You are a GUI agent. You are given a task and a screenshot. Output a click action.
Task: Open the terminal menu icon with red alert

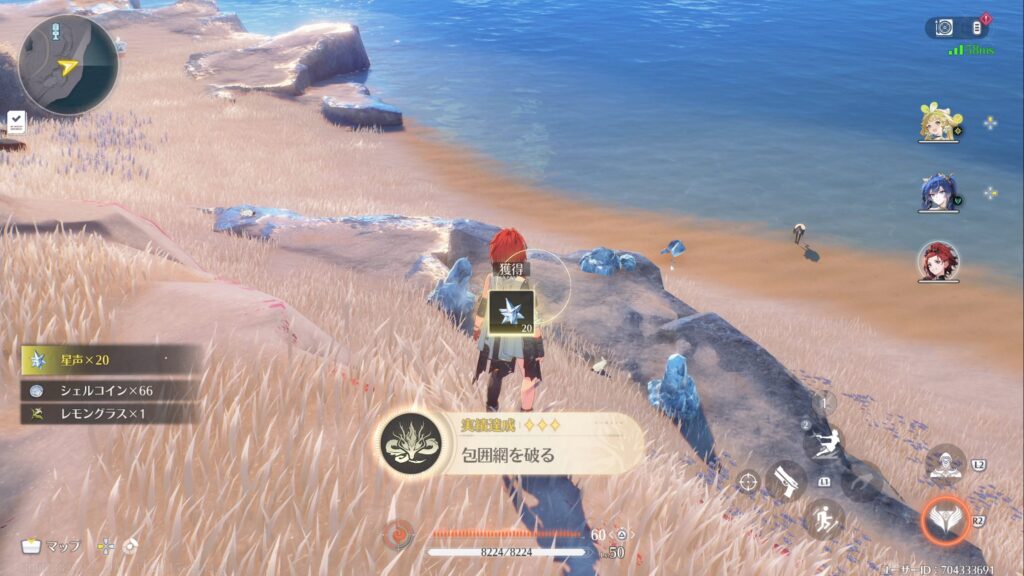[978, 28]
